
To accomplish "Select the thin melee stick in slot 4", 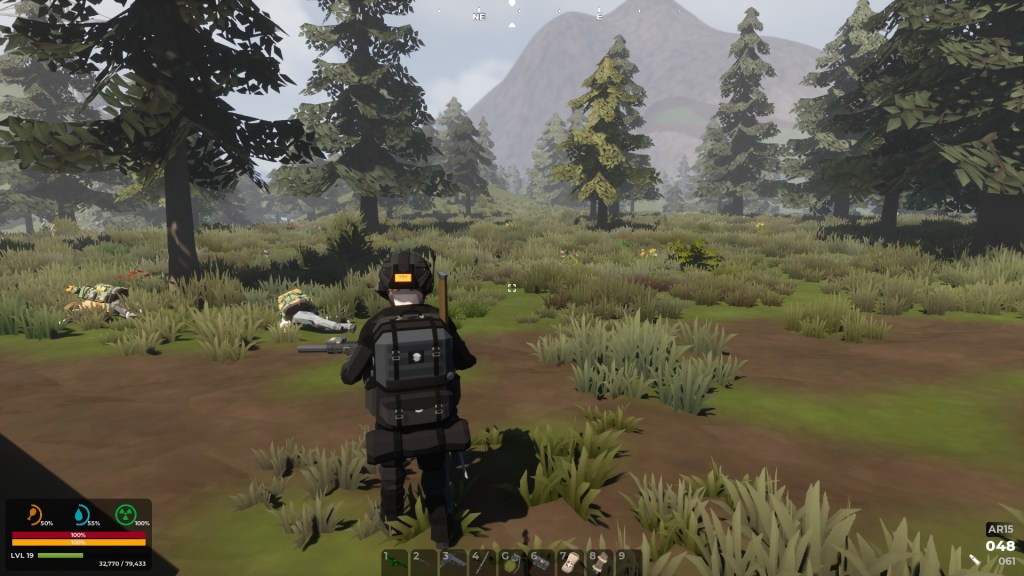I will pyautogui.click(x=482, y=562).
